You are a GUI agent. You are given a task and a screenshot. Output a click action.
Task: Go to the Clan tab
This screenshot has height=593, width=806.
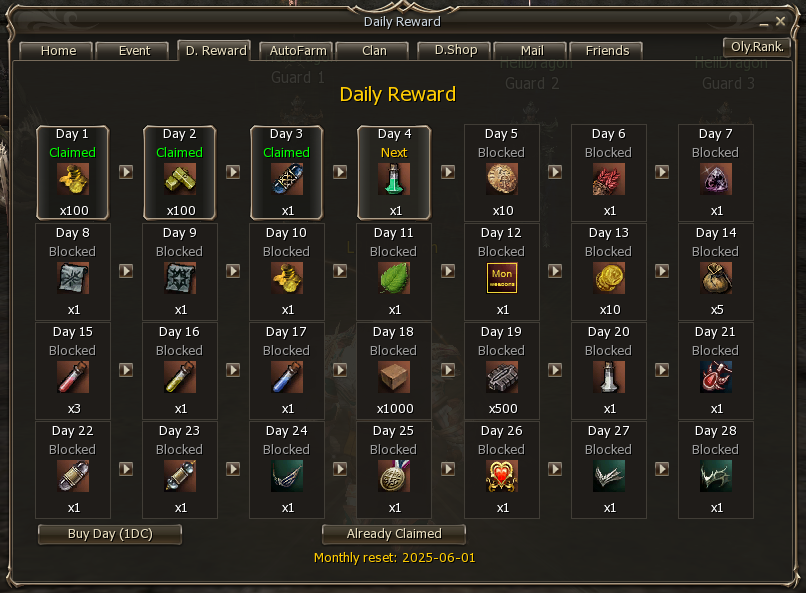tap(374, 51)
